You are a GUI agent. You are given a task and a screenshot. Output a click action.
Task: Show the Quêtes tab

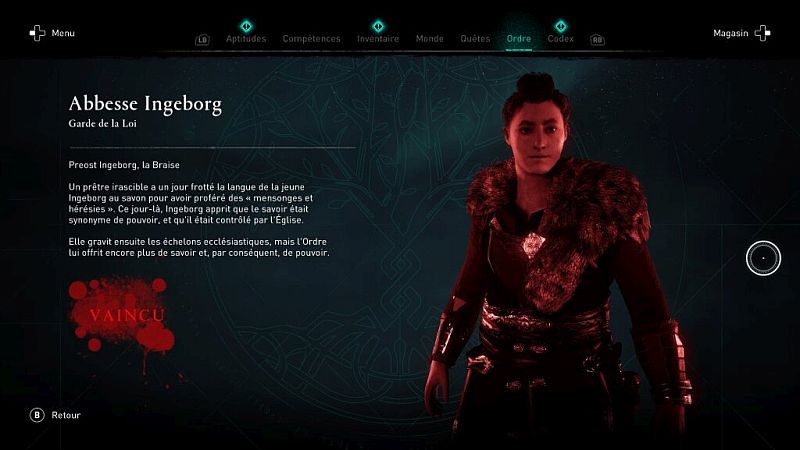click(475, 39)
